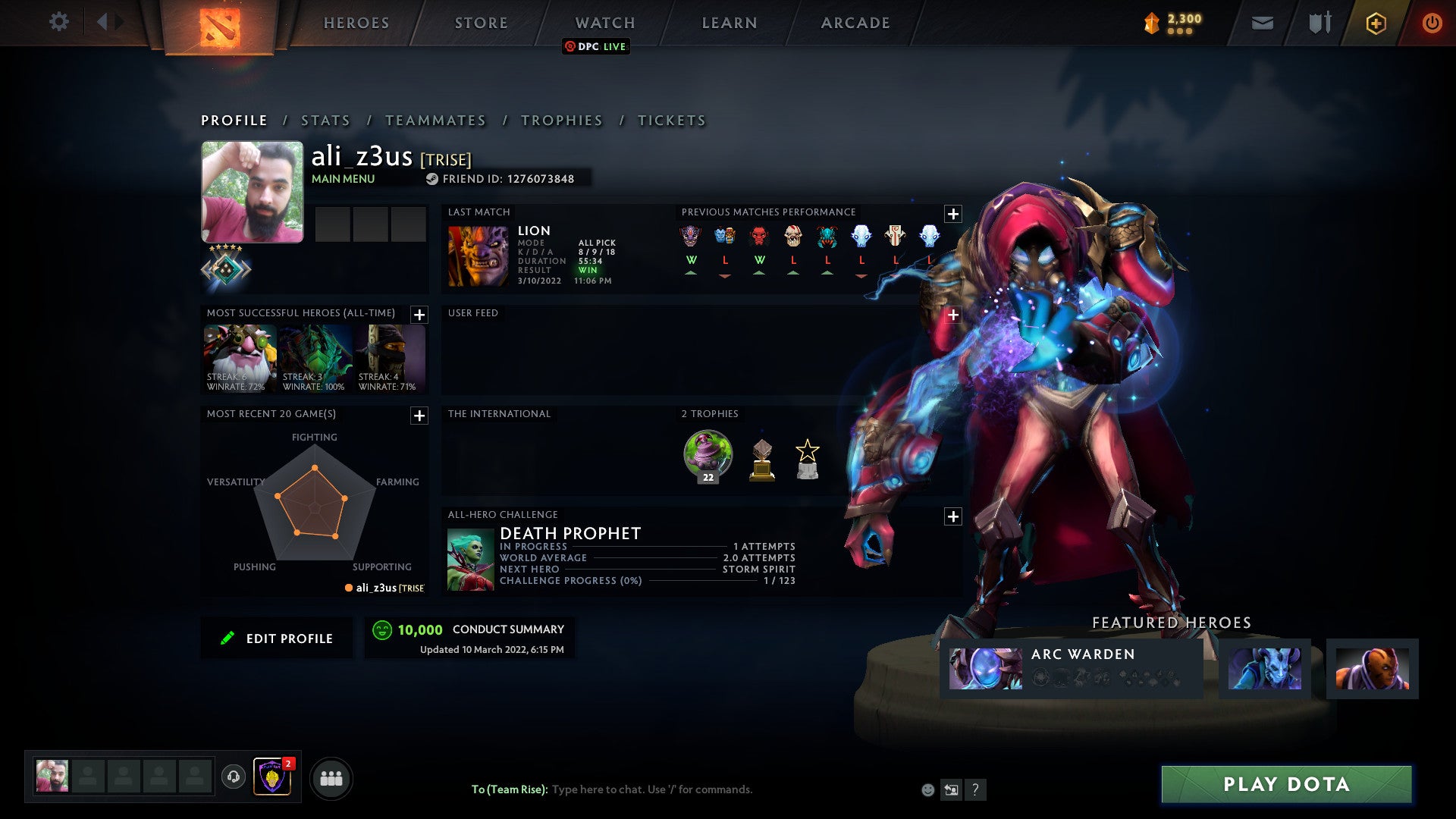Expand Previous Matches Performance with the plus
Image resolution: width=1456 pixels, height=819 pixels.
952,213
